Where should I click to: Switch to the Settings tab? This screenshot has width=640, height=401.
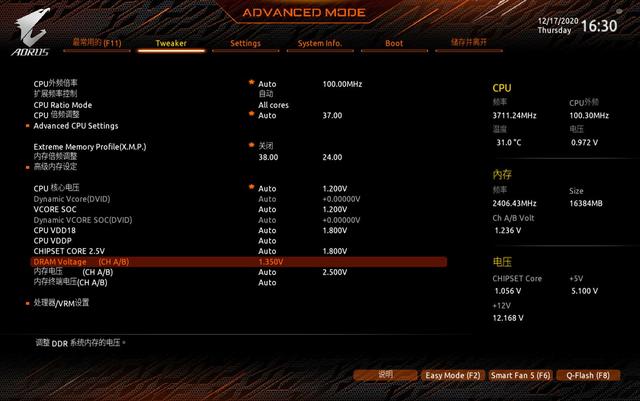[245, 44]
